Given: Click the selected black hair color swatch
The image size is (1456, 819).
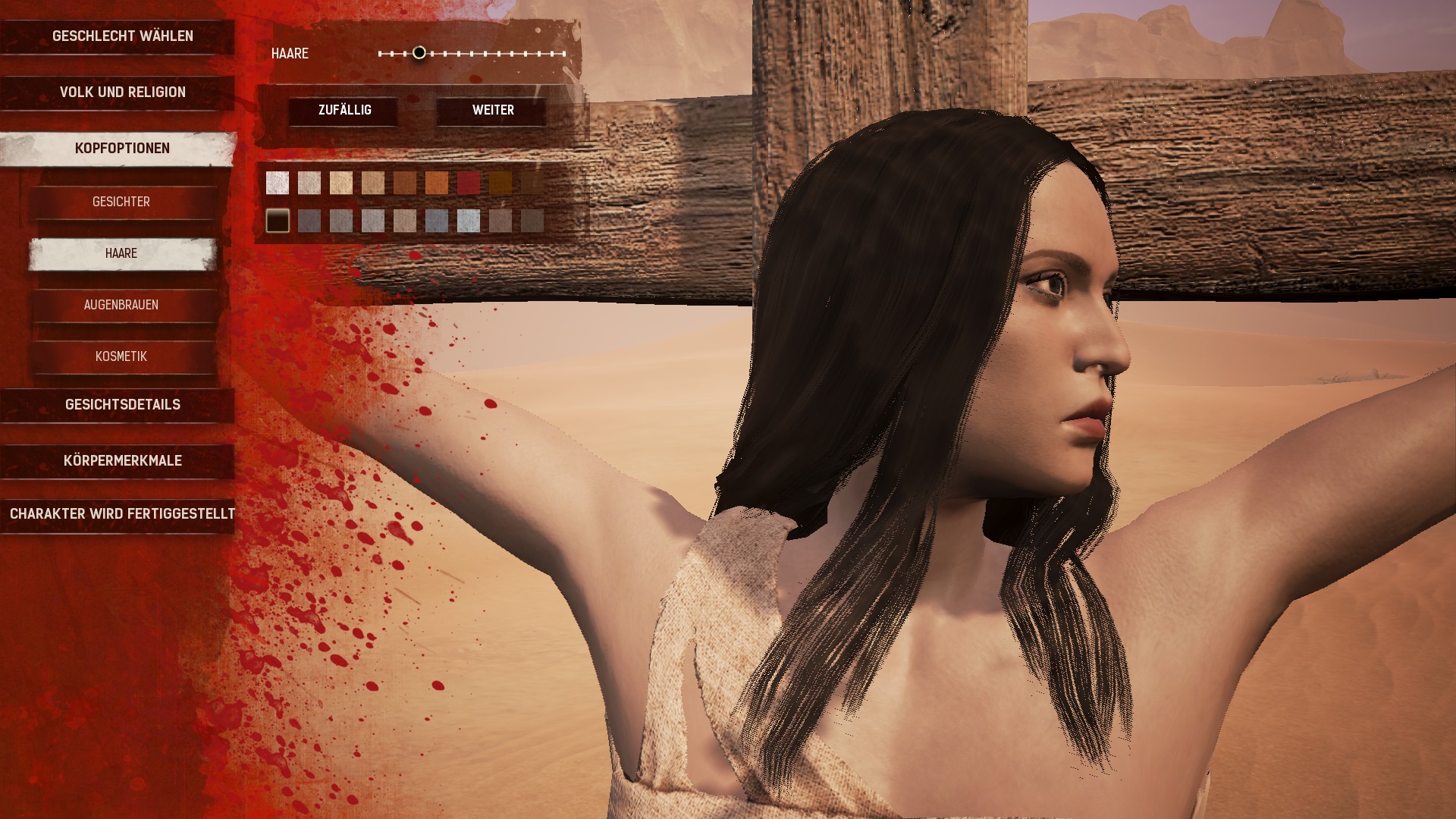Looking at the screenshot, I should tap(278, 221).
